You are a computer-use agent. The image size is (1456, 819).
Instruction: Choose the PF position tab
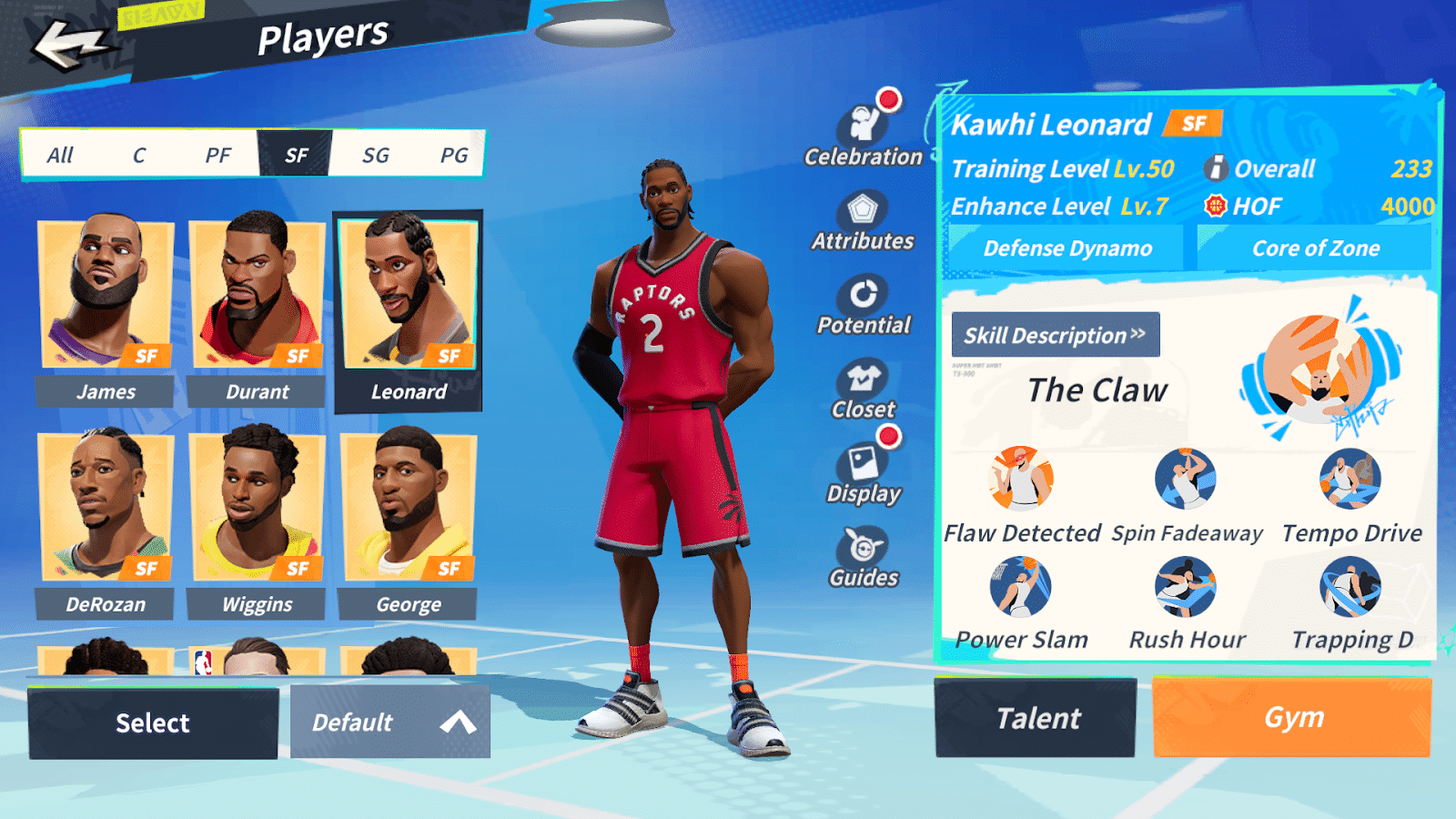tap(217, 155)
